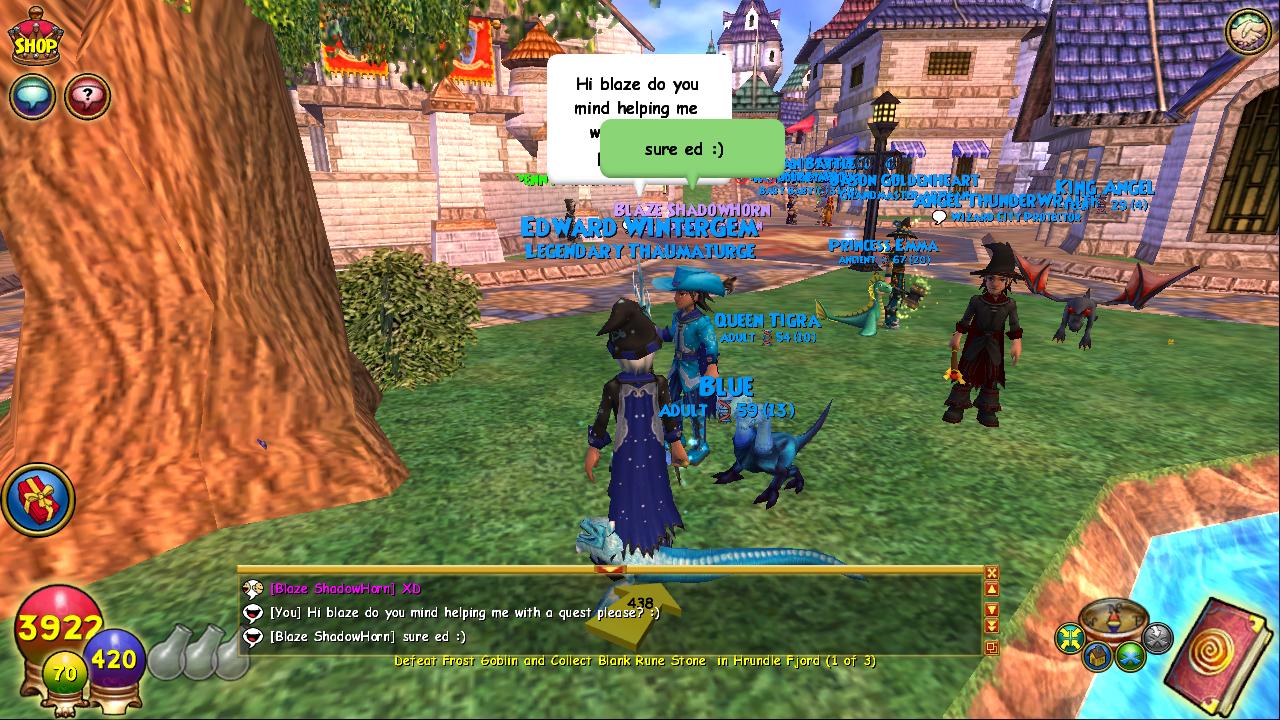Viewport: 1280px width, 720px height.
Task: Close the chat window
Action: [991, 573]
